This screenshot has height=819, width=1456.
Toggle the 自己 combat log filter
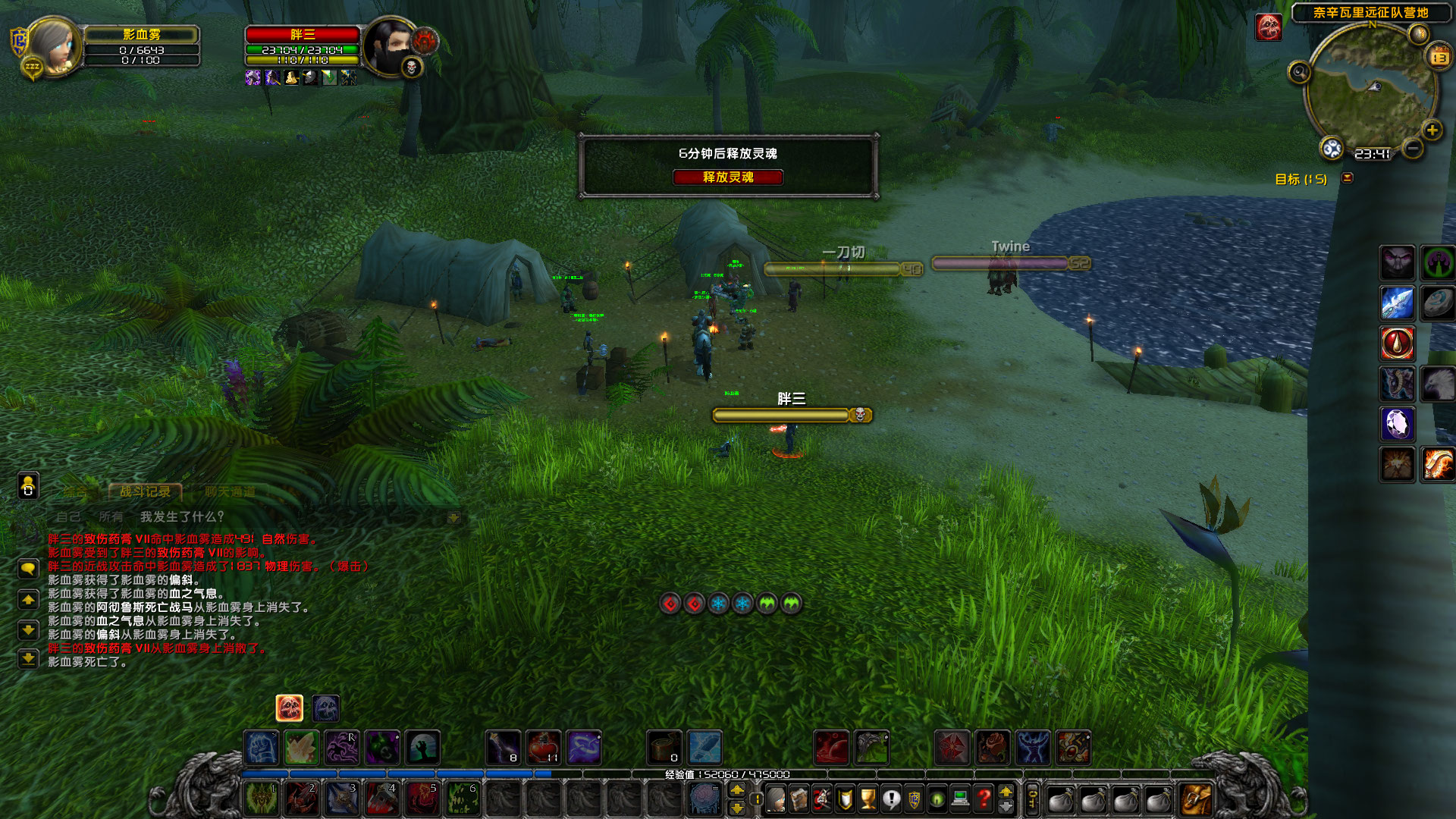pyautogui.click(x=69, y=517)
